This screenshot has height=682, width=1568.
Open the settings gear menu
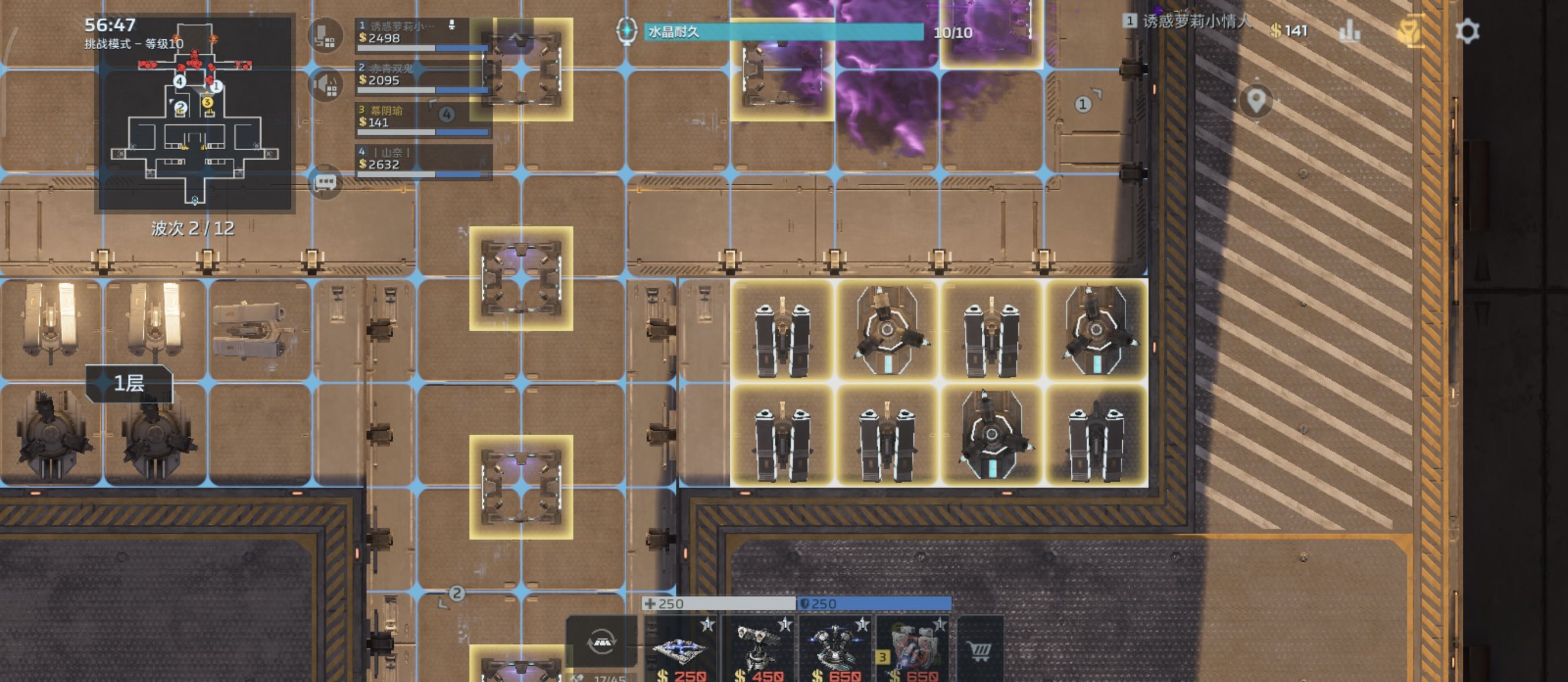point(1467,31)
